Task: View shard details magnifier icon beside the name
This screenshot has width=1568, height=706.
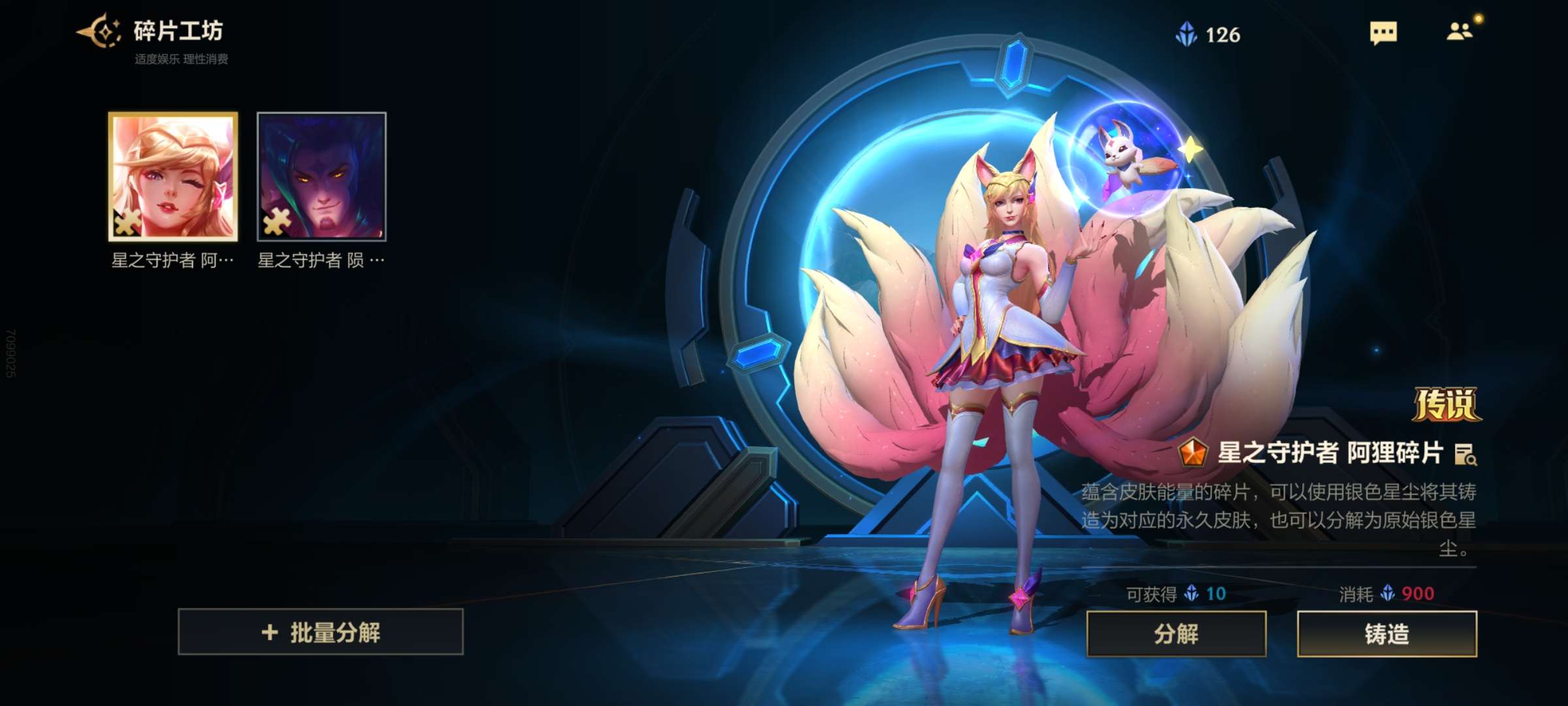Action: 1465,454
